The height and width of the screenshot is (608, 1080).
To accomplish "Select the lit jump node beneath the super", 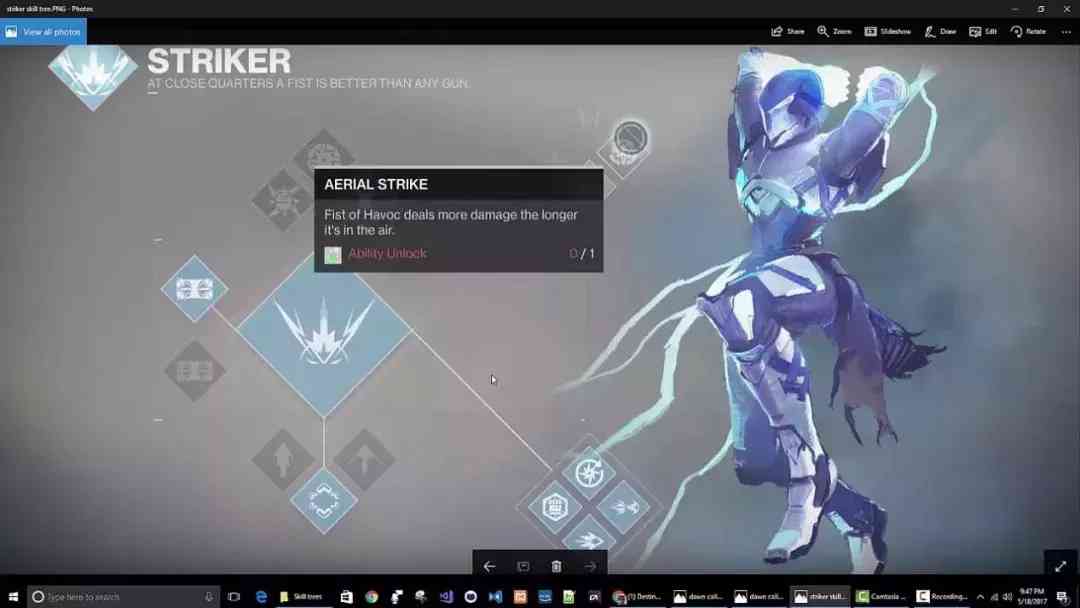I will [x=324, y=502].
